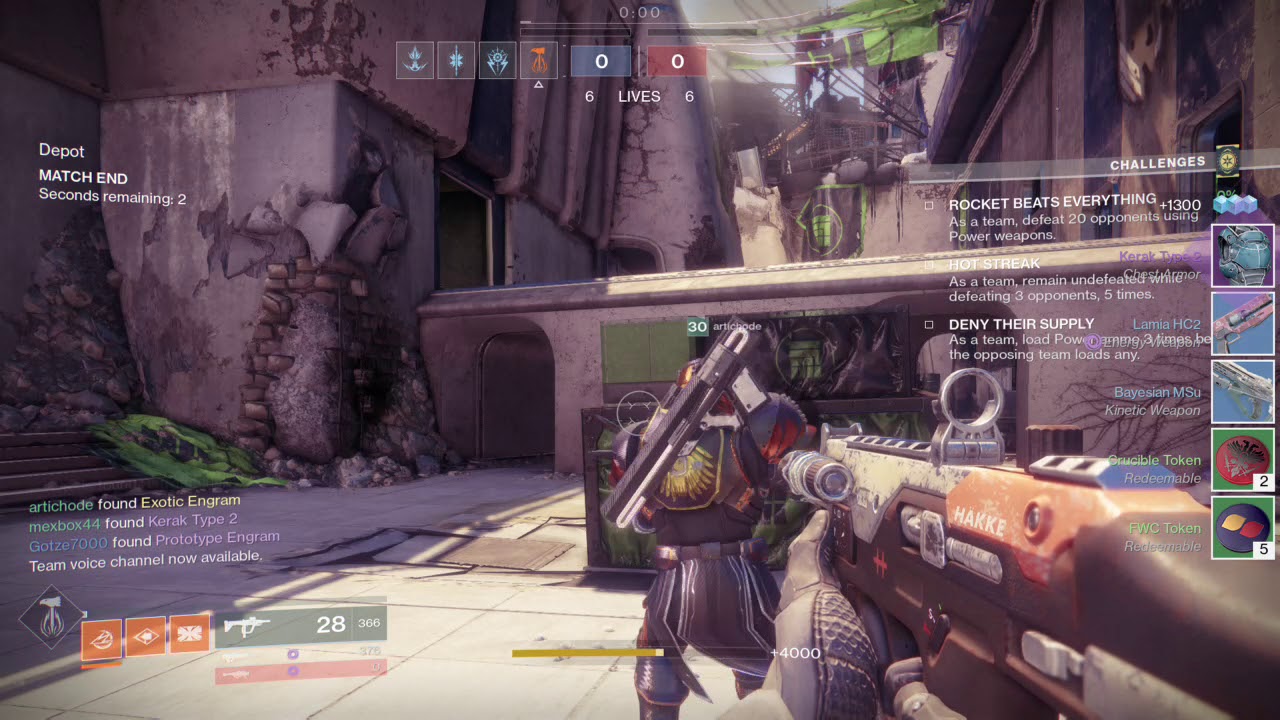Viewport: 1280px width, 720px height.
Task: Switch to the power weapon red slot
Action: pyautogui.click(x=300, y=674)
